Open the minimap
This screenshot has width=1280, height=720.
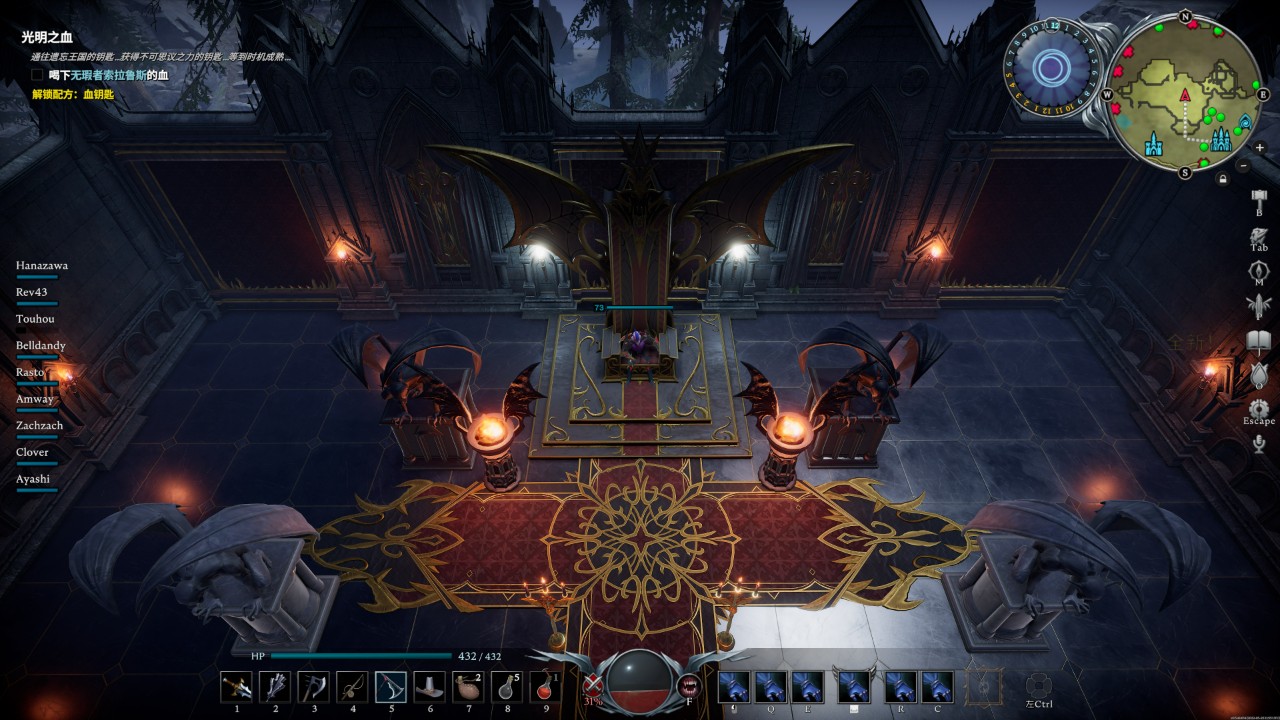coord(1185,95)
